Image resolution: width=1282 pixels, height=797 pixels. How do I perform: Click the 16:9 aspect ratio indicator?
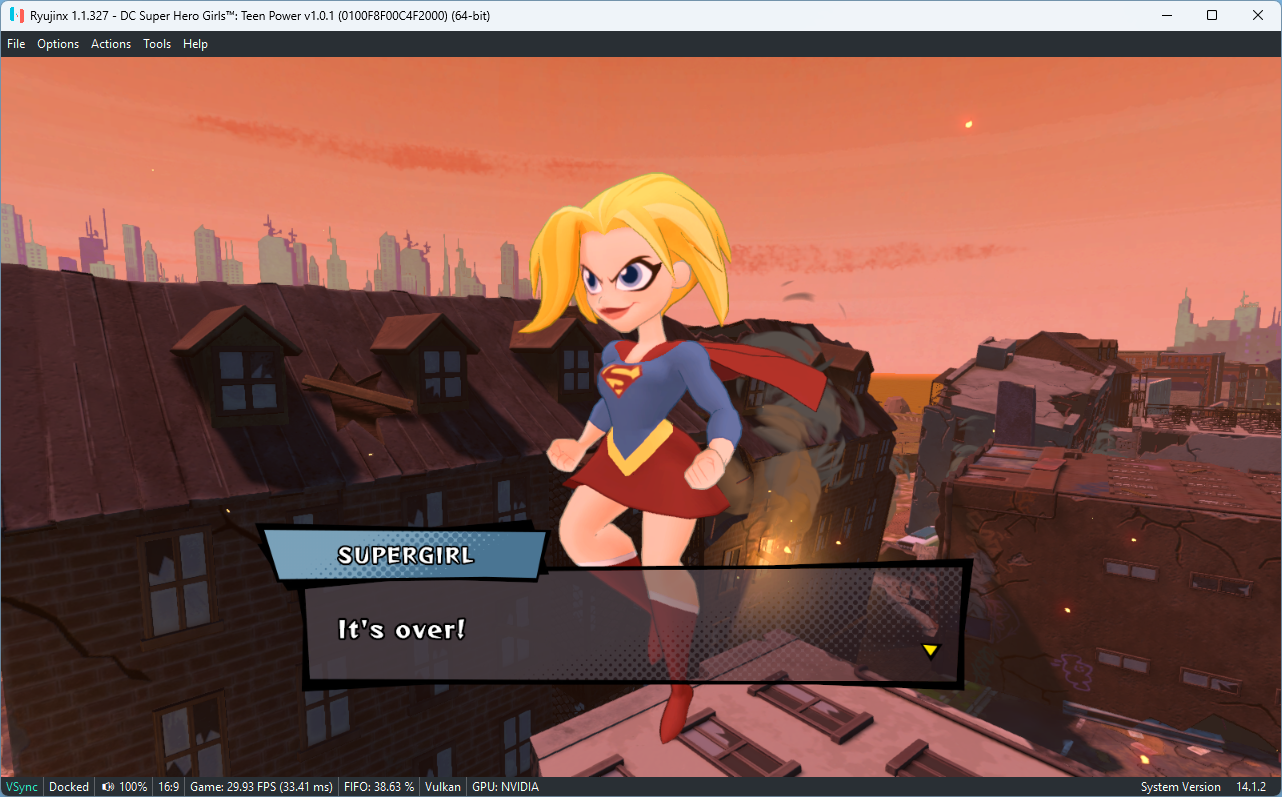coord(168,787)
